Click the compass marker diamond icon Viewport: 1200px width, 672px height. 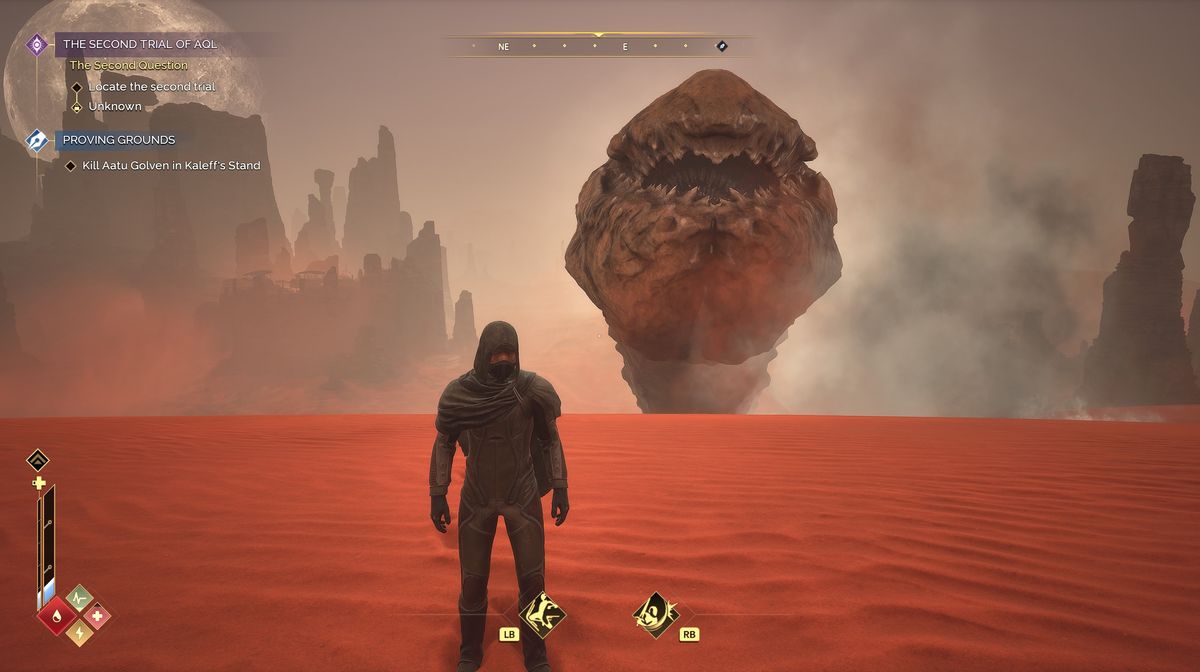coord(721,46)
